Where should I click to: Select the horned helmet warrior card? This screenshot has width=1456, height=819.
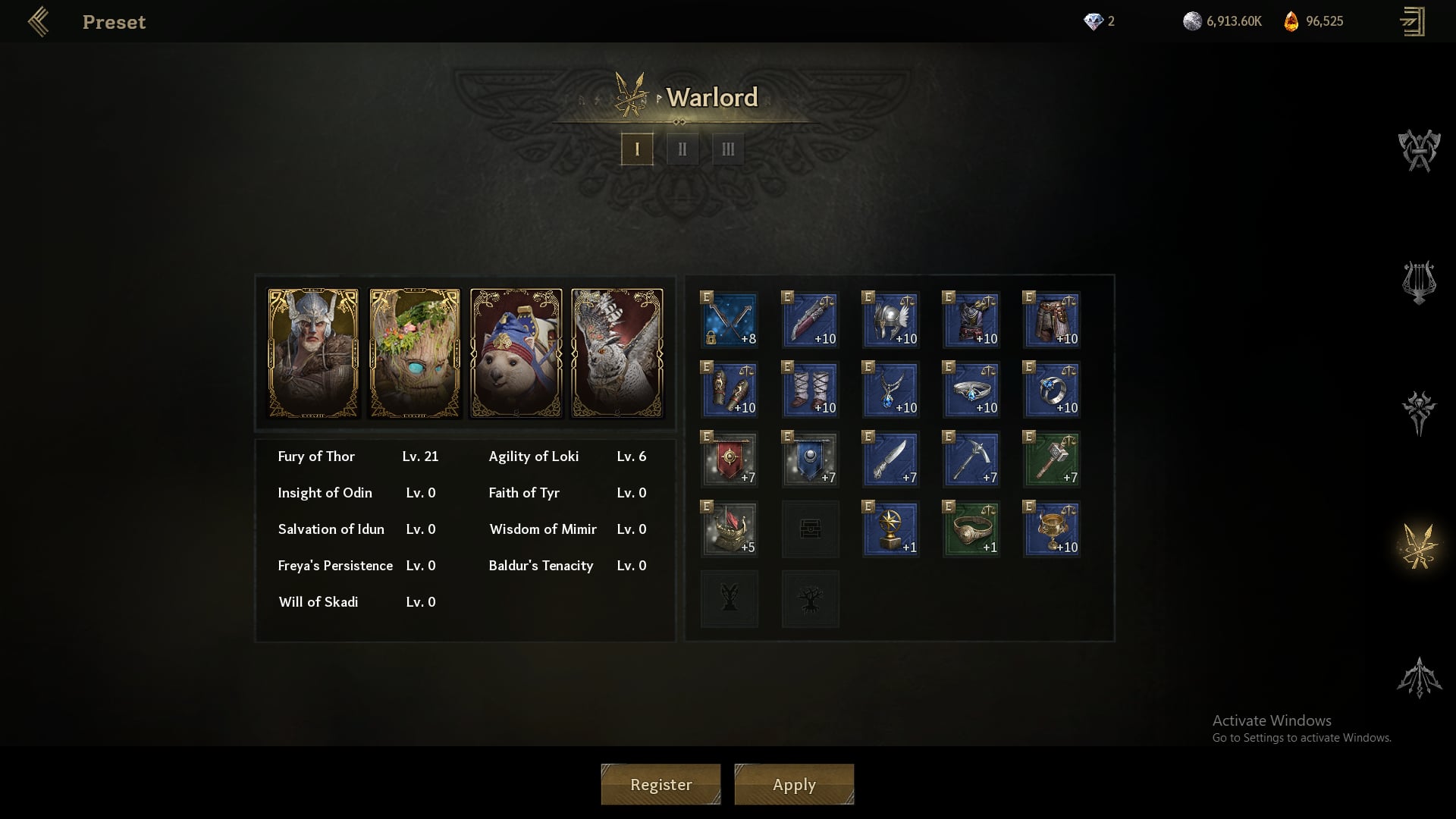(313, 353)
